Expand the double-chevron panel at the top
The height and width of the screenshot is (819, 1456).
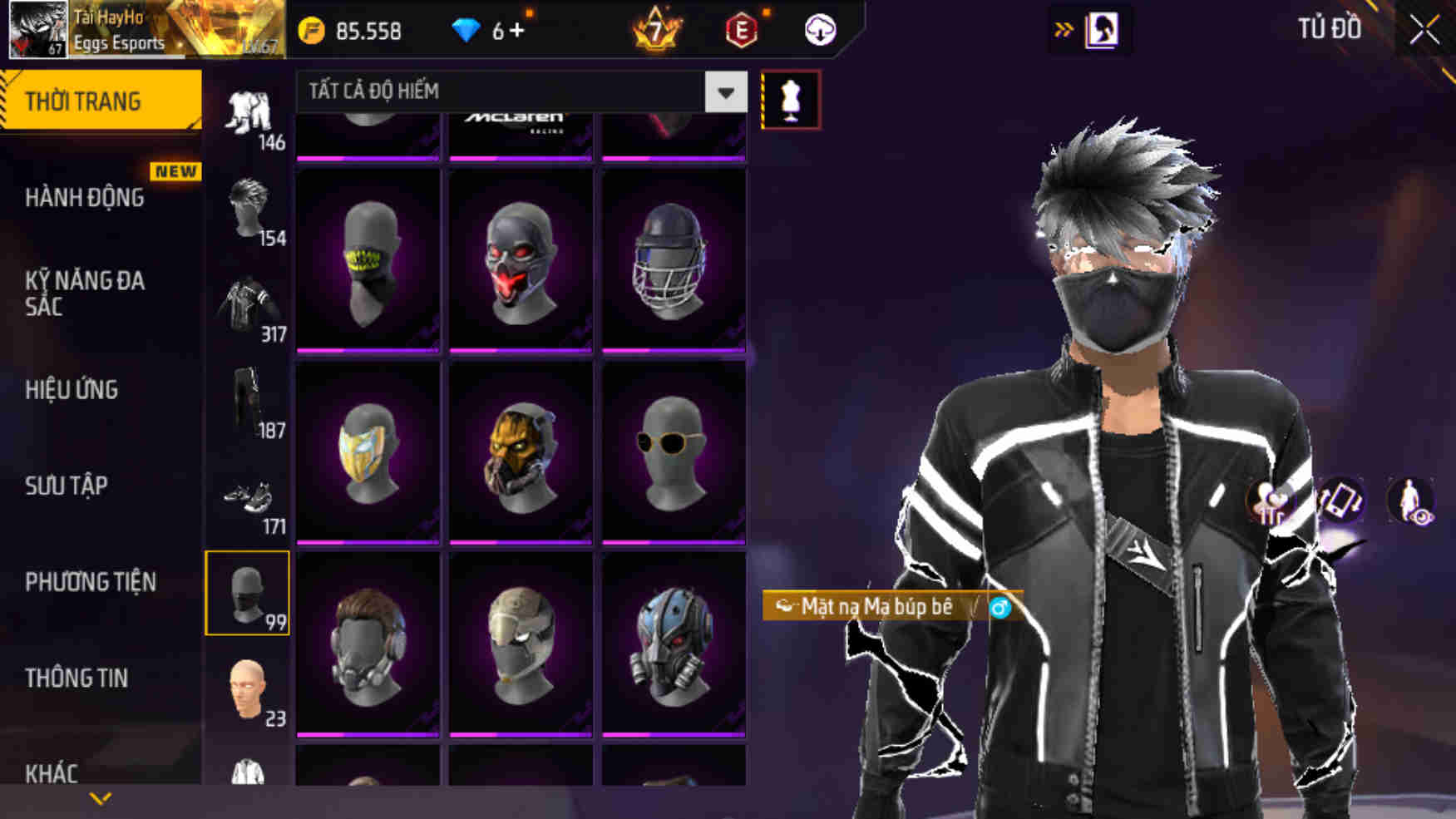coord(1062,27)
